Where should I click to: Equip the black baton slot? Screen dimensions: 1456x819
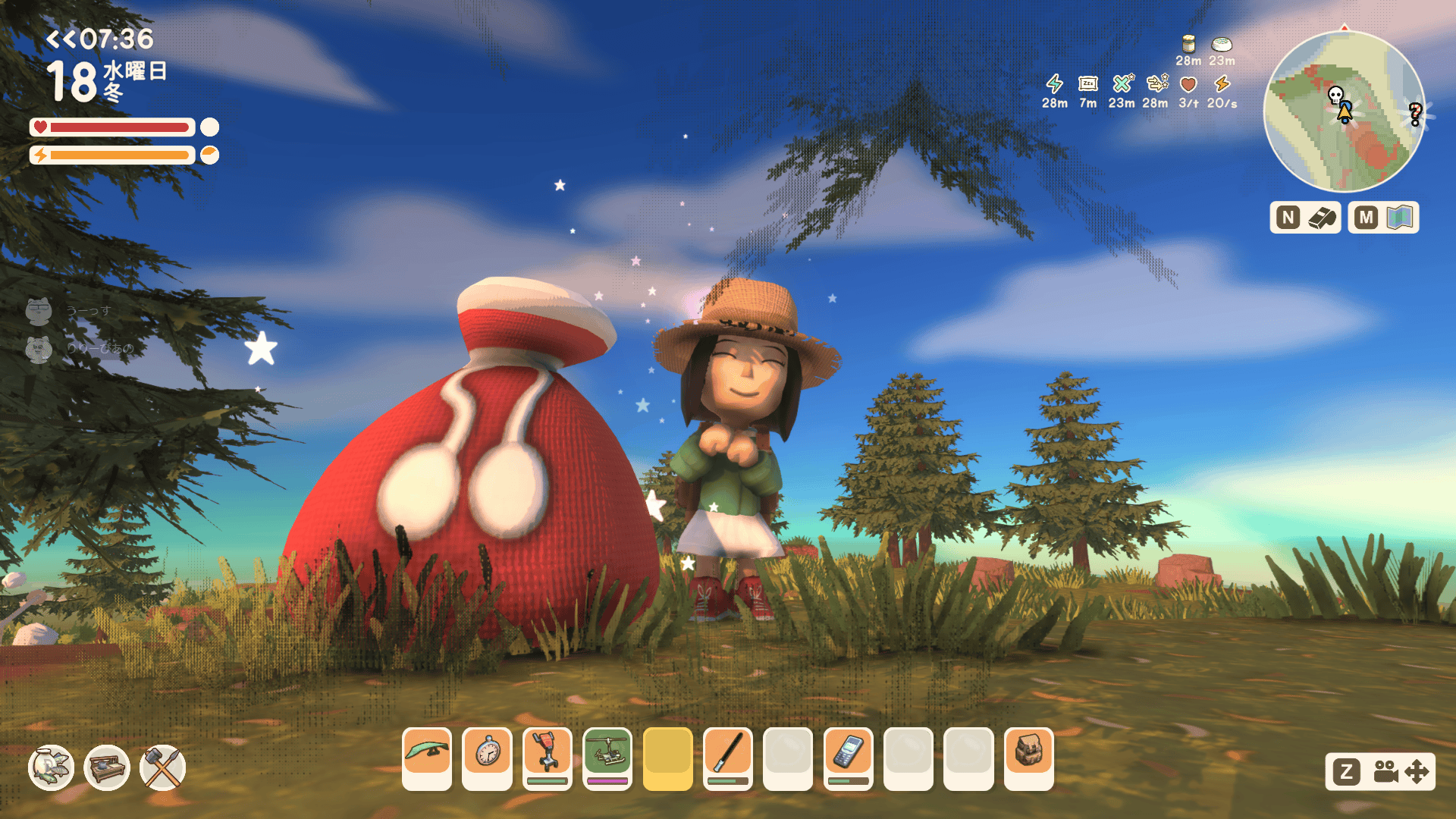728,758
